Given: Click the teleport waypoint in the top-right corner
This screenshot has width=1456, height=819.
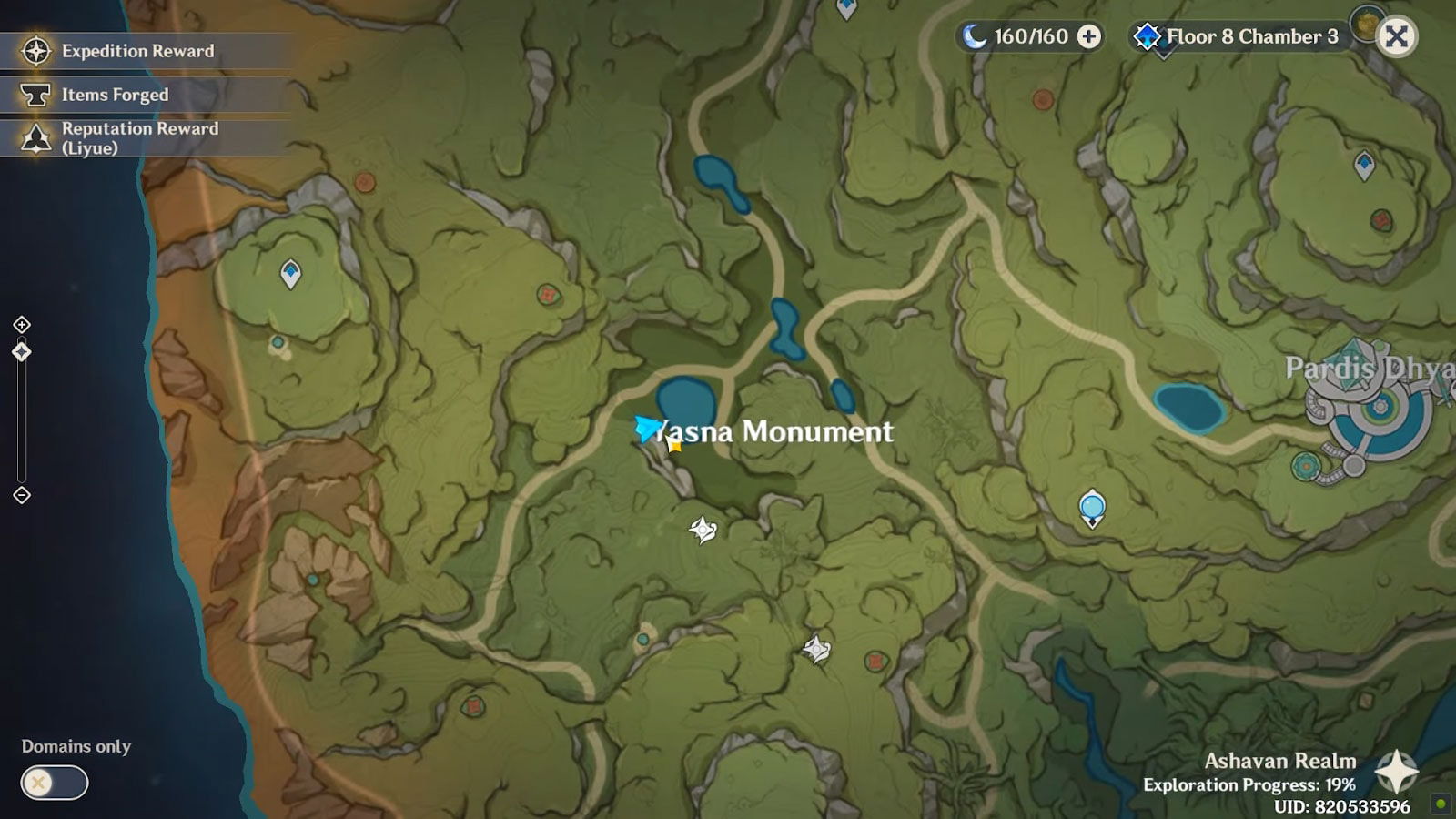Looking at the screenshot, I should [1363, 162].
